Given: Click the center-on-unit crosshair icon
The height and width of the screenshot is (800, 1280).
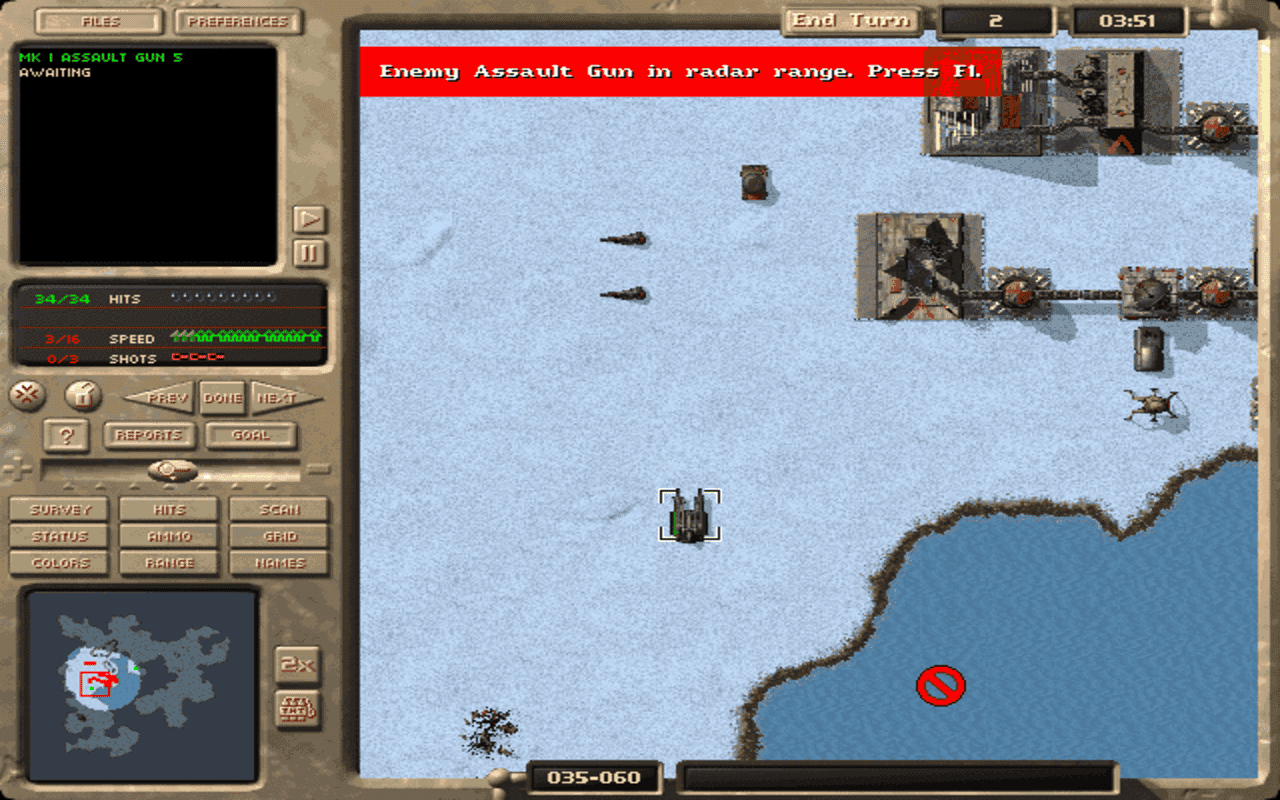Looking at the screenshot, I should tap(28, 396).
